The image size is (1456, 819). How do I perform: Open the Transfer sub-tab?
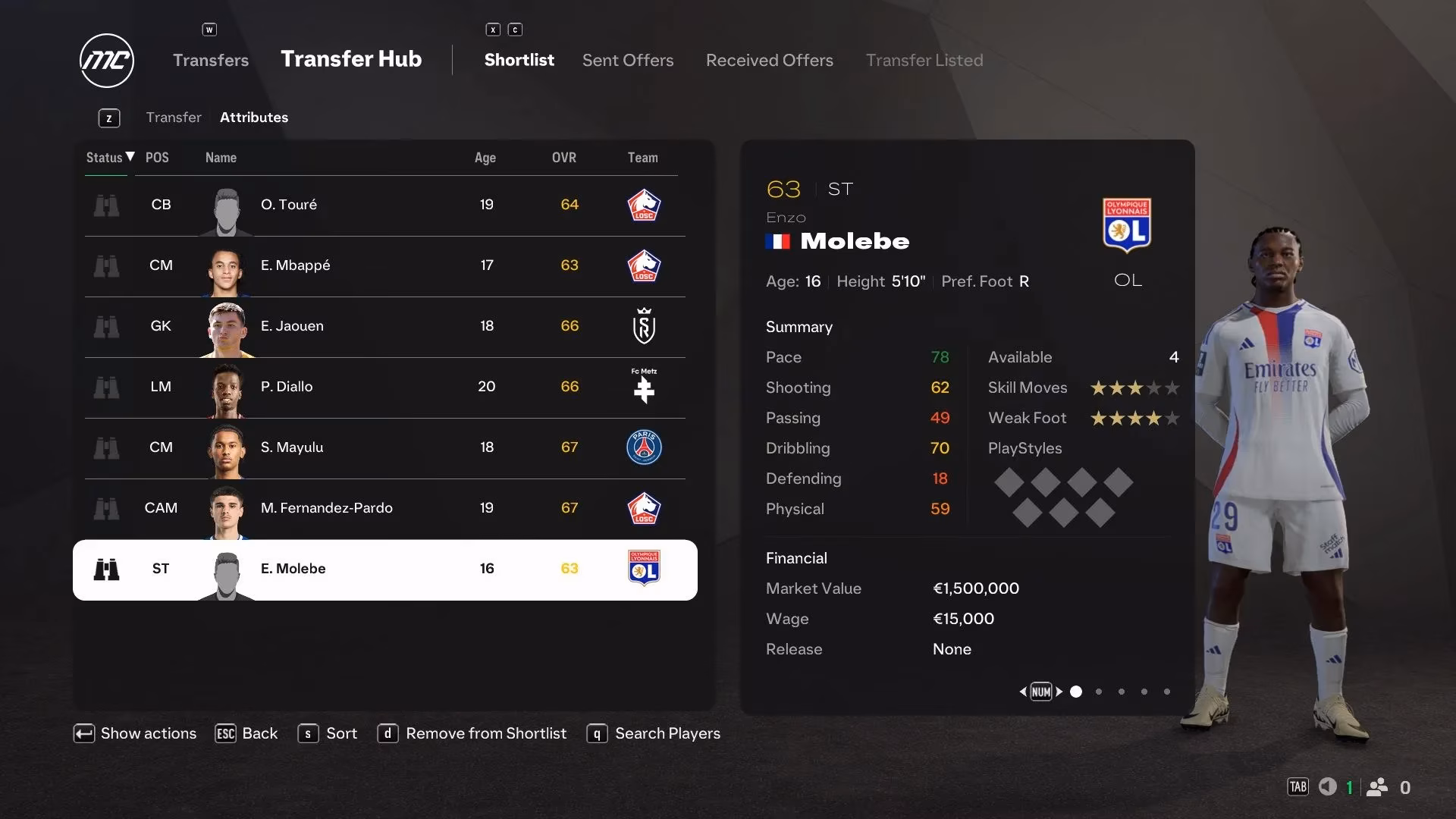click(174, 118)
